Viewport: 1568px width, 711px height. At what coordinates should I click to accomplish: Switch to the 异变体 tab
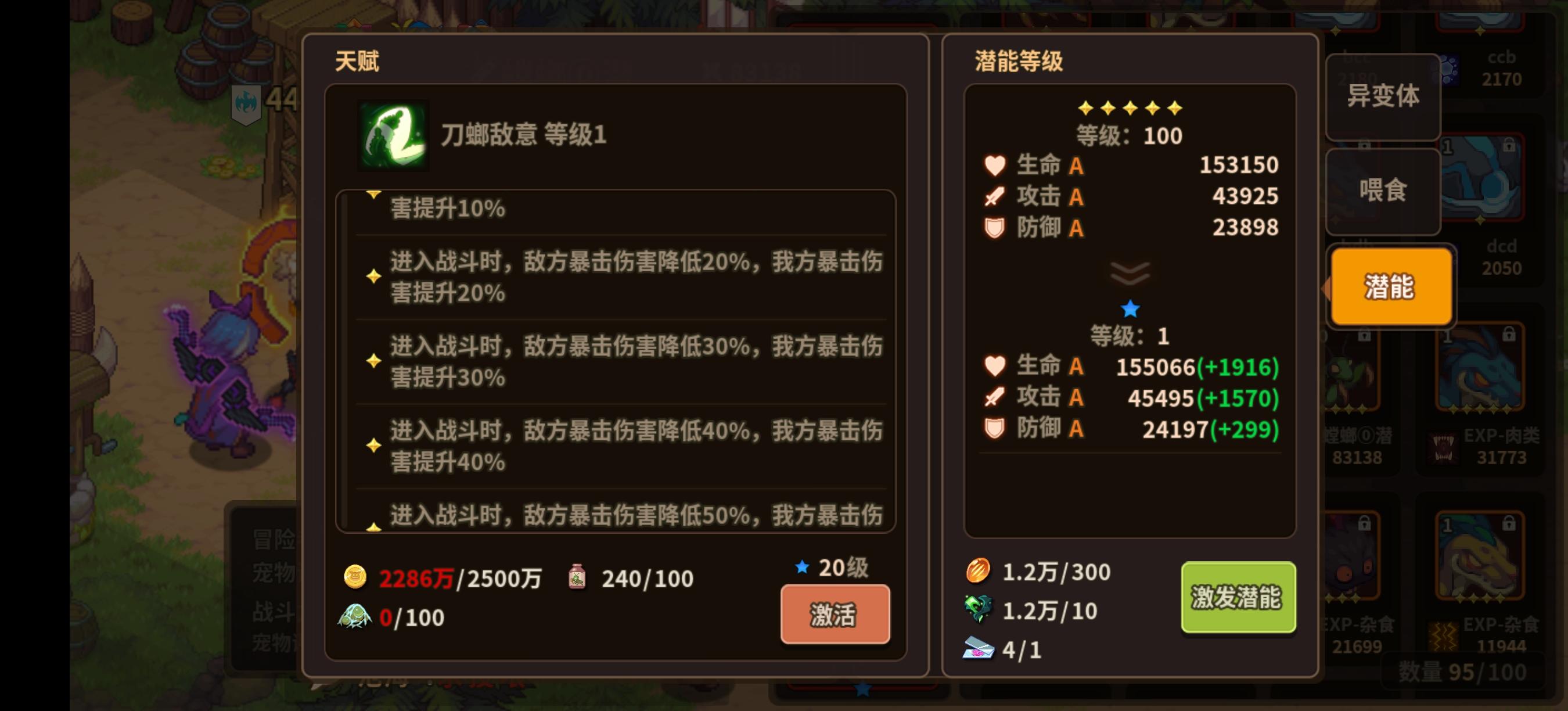(1383, 96)
